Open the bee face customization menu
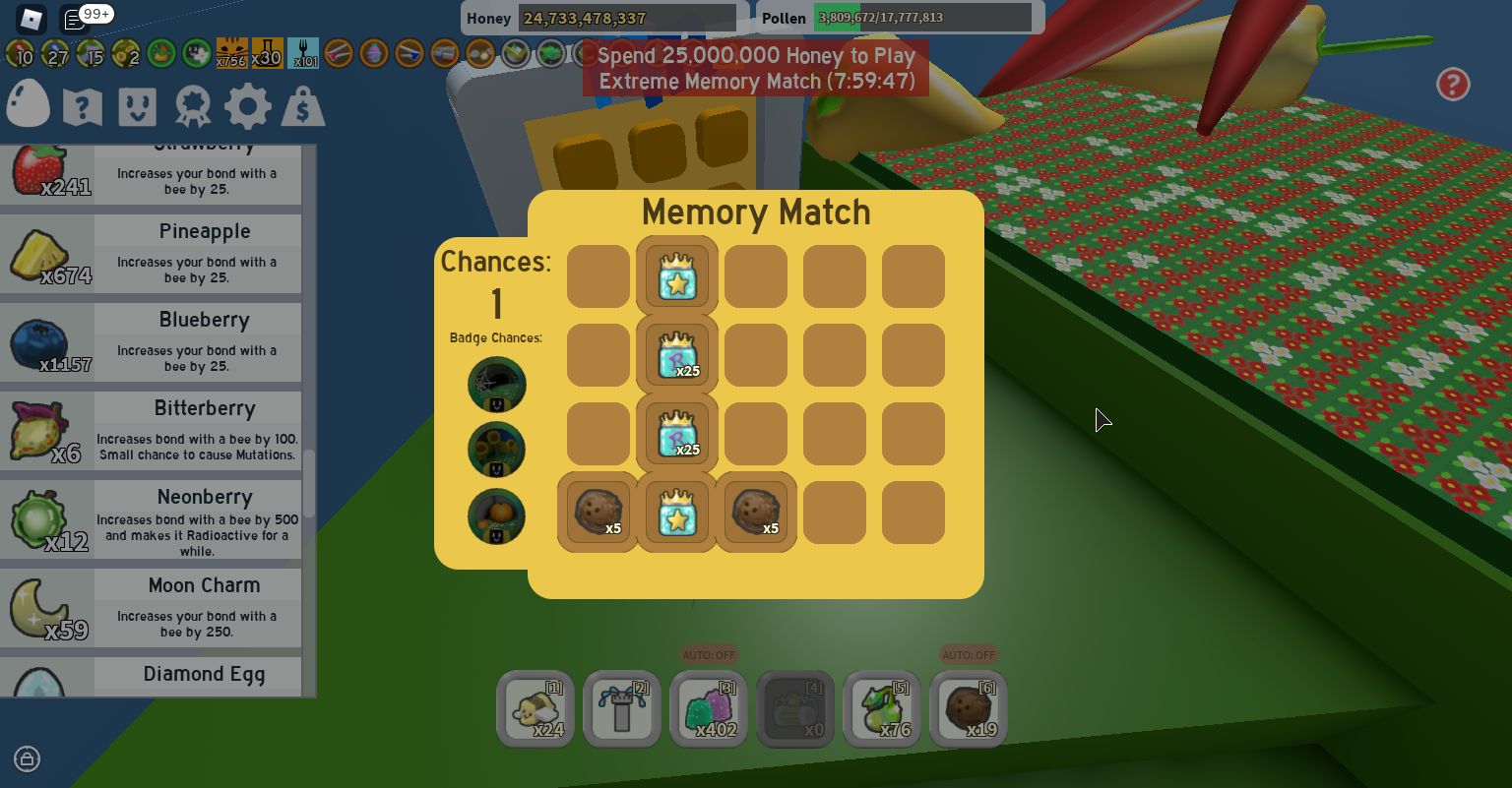 coord(138,105)
